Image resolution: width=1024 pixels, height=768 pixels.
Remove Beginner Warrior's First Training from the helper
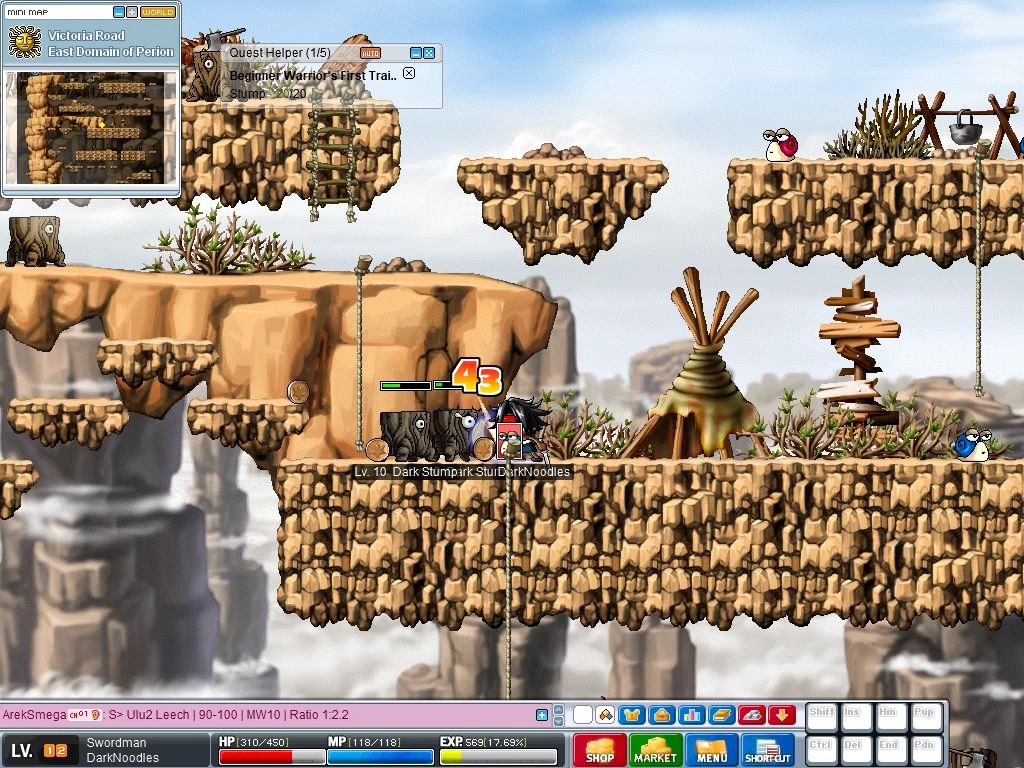pos(408,74)
